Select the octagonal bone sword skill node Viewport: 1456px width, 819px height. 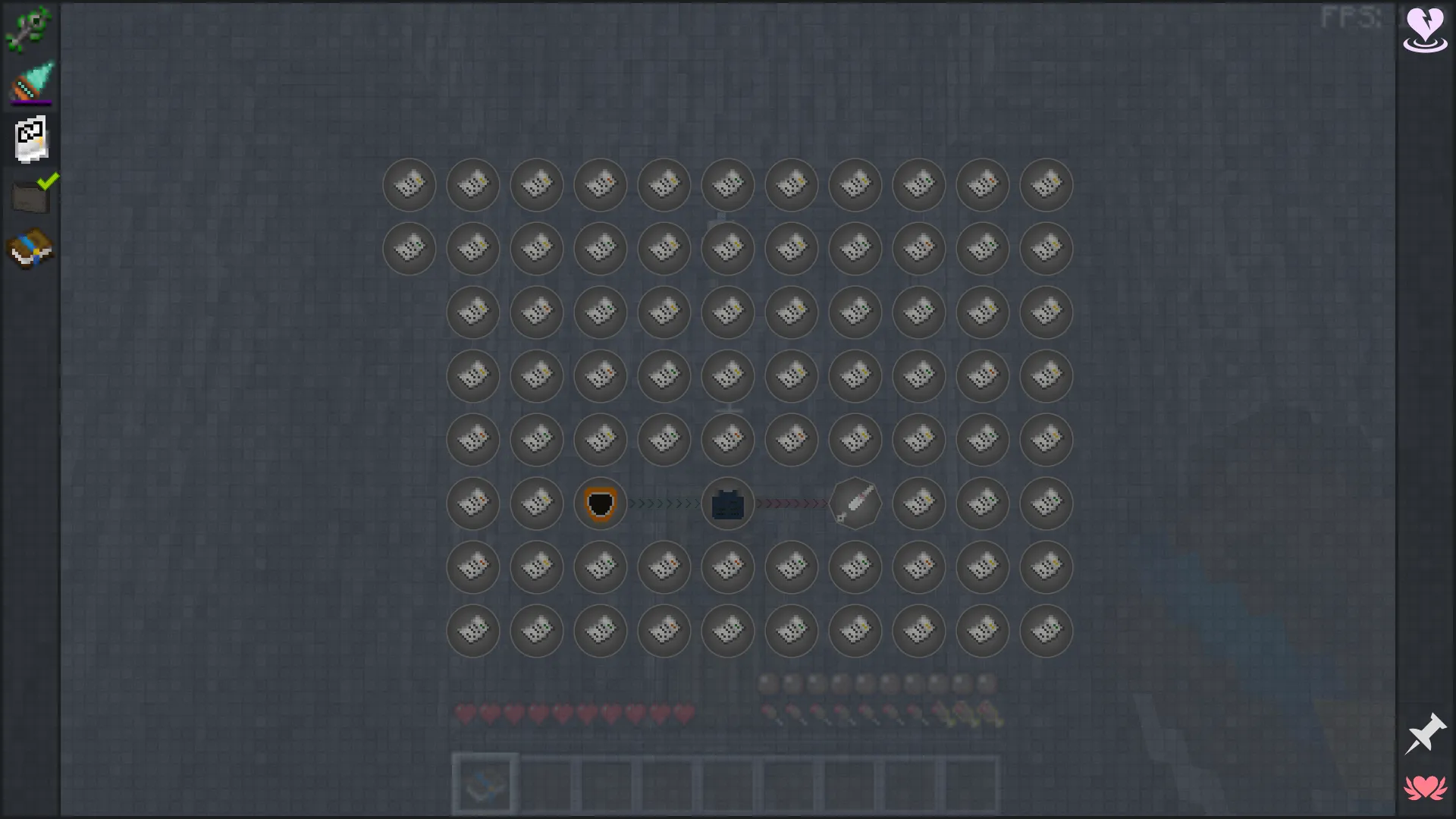(x=855, y=504)
